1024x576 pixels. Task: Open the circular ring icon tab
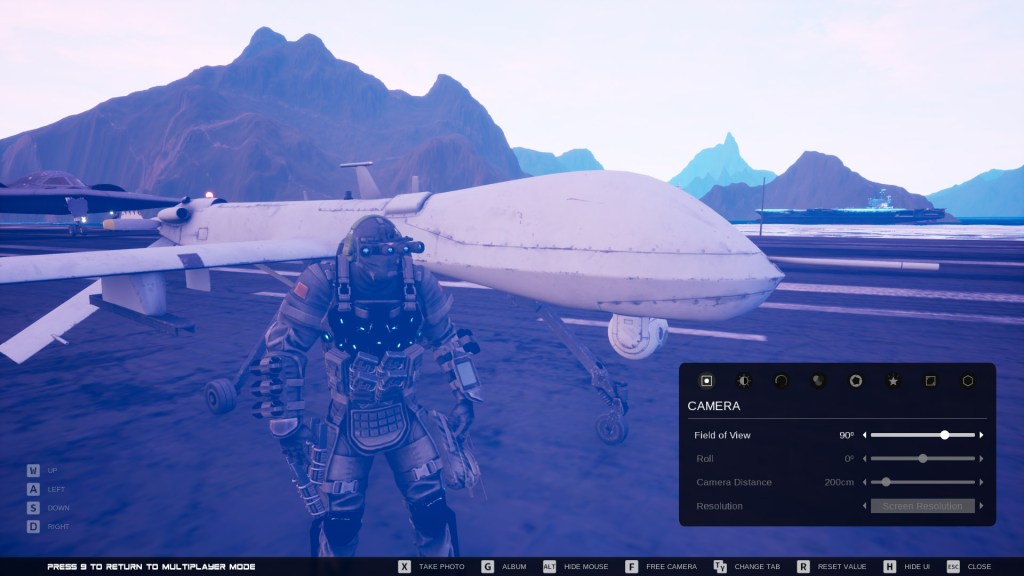[781, 381]
